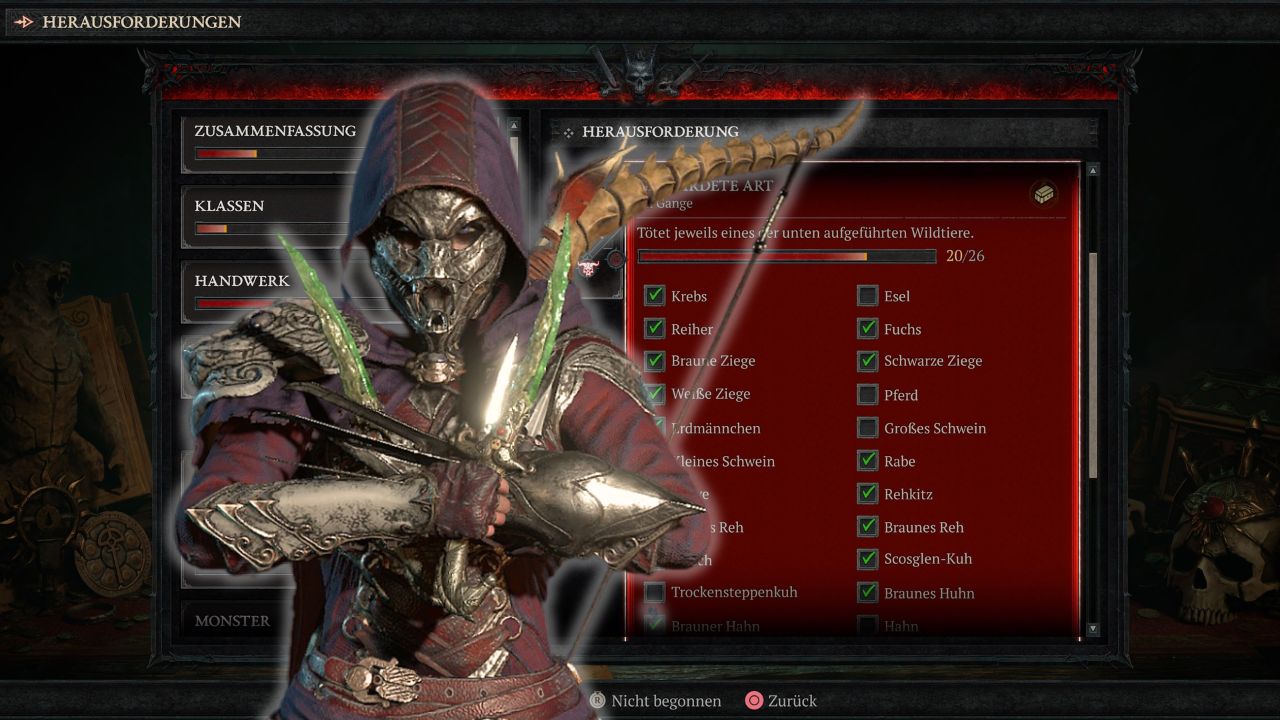Uncheck the Fuchs checkbox
Image resolution: width=1280 pixels, height=720 pixels.
pyautogui.click(x=867, y=328)
